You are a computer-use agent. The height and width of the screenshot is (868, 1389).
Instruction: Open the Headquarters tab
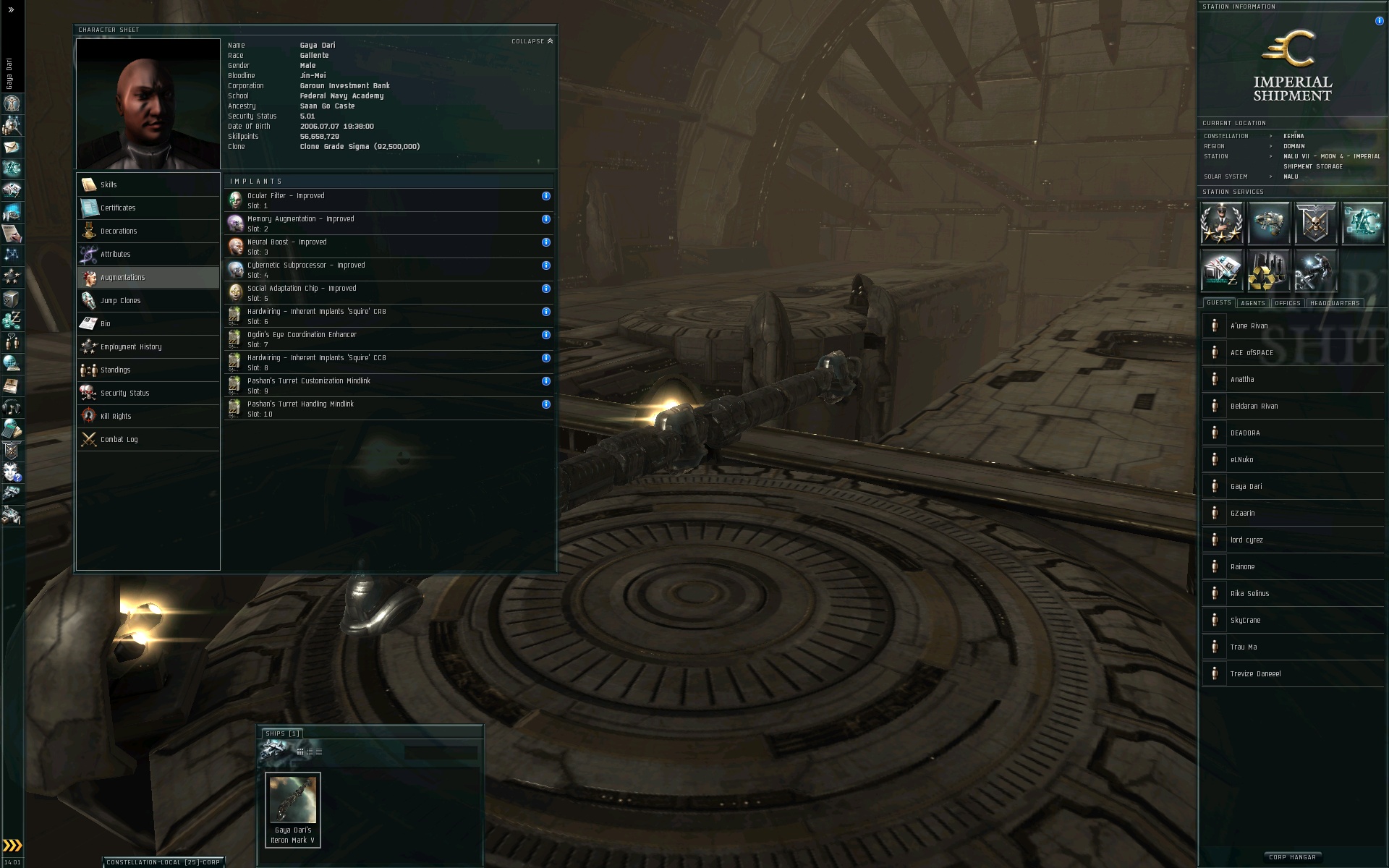(x=1335, y=303)
